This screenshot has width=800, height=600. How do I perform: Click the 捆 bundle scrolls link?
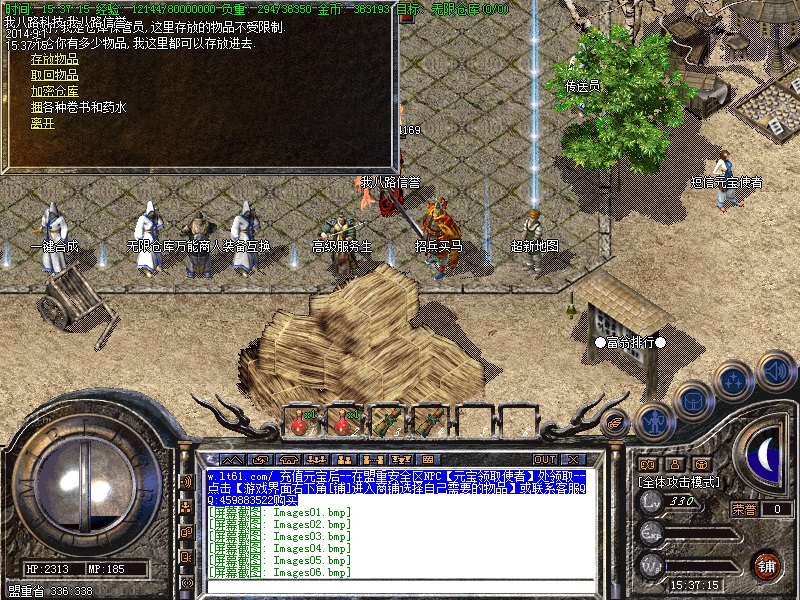click(x=36, y=107)
